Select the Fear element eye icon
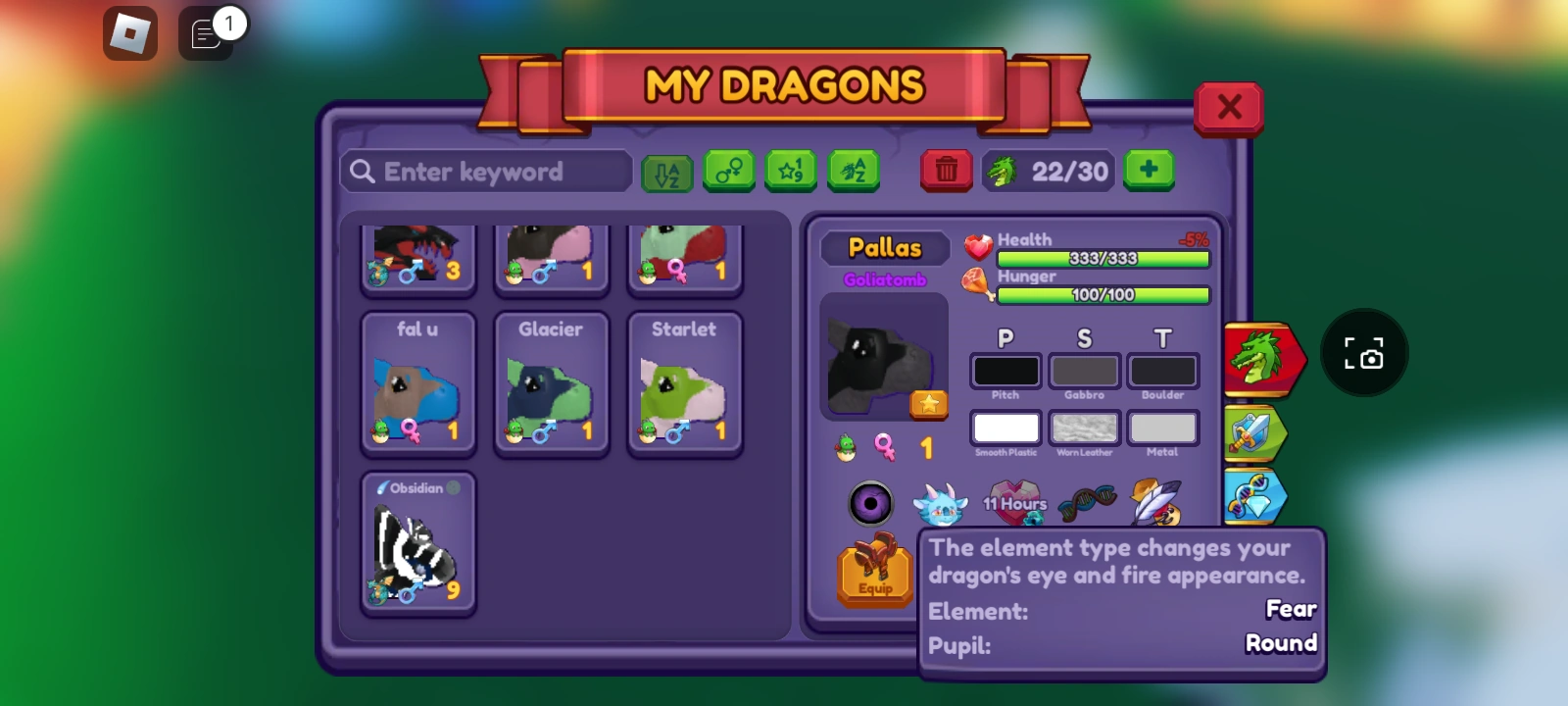This screenshot has width=1568, height=706. tap(870, 503)
